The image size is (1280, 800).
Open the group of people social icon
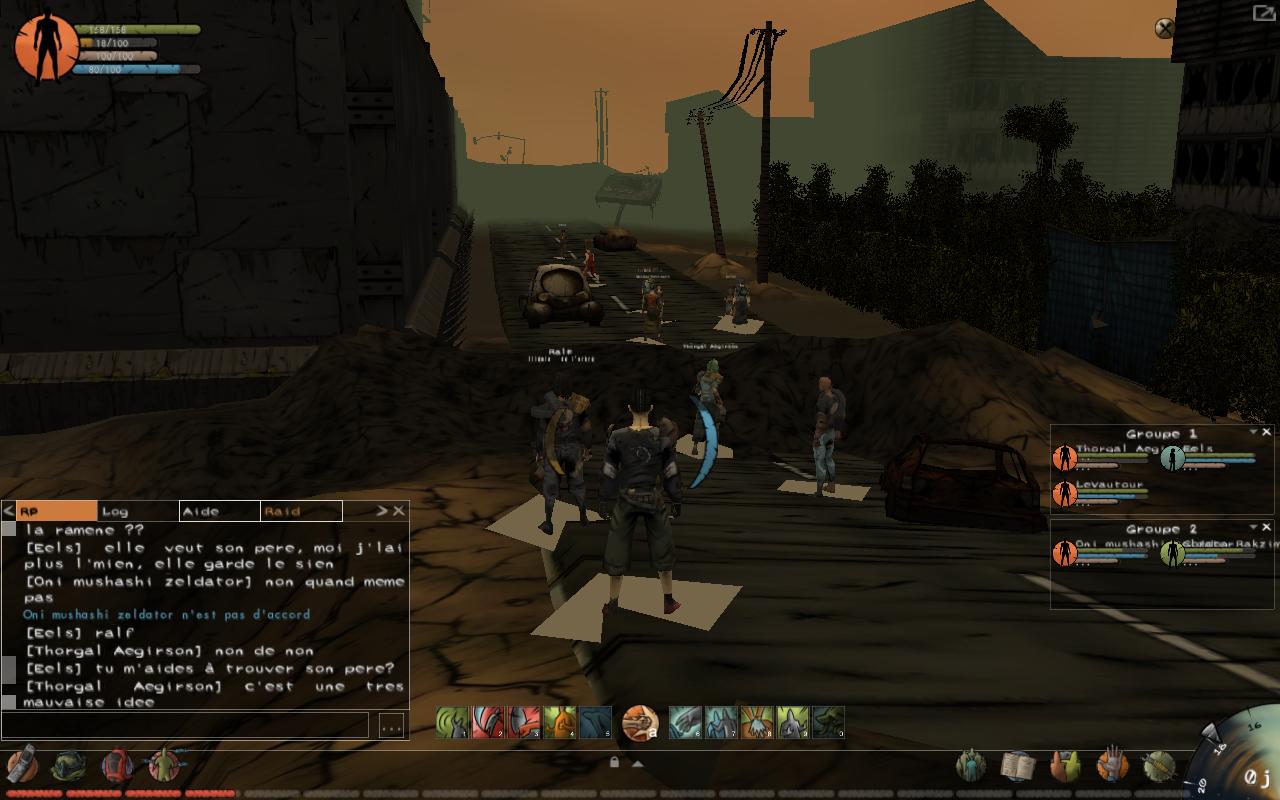(970, 766)
